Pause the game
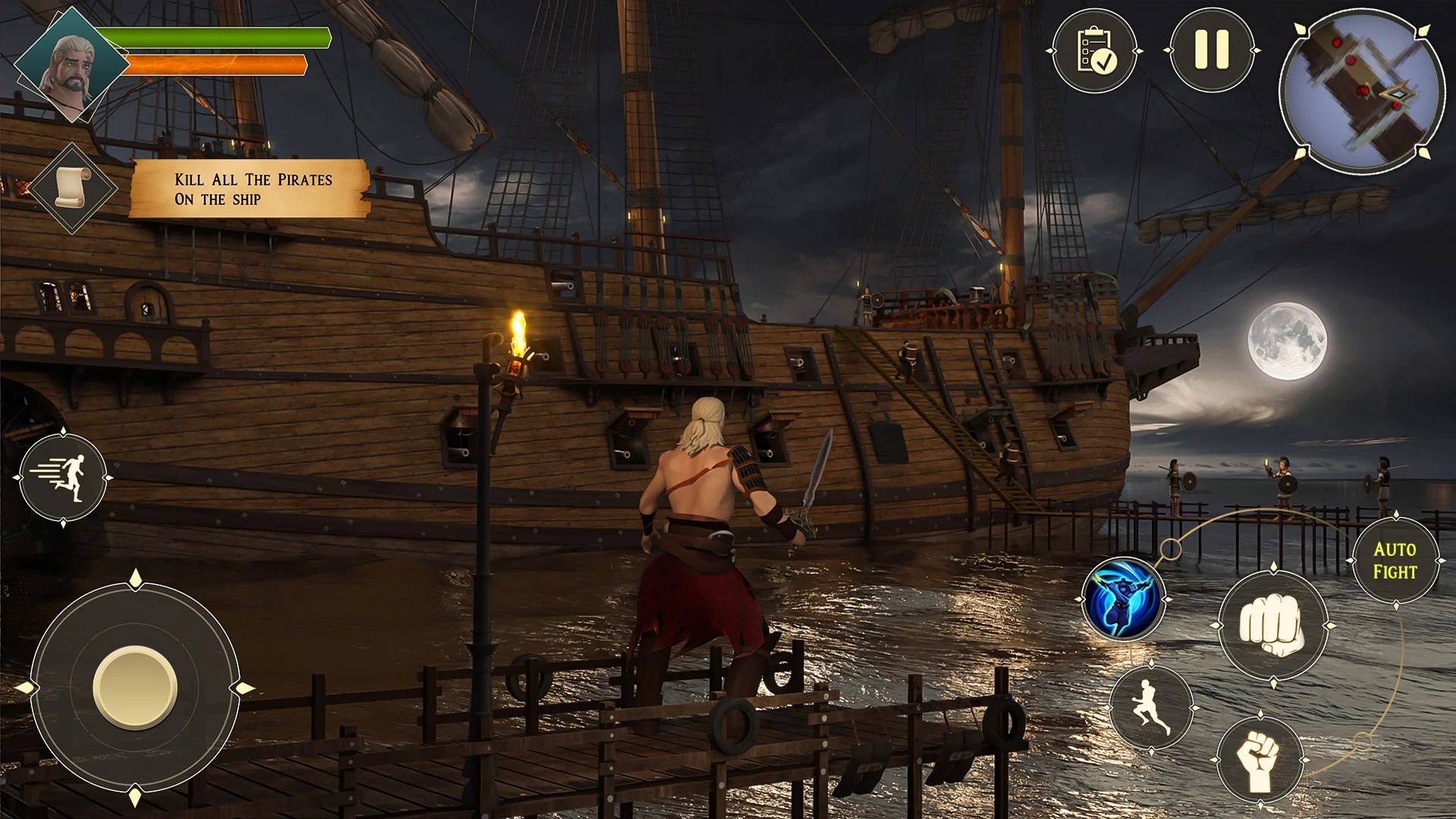1456x819 pixels. pos(1211,51)
